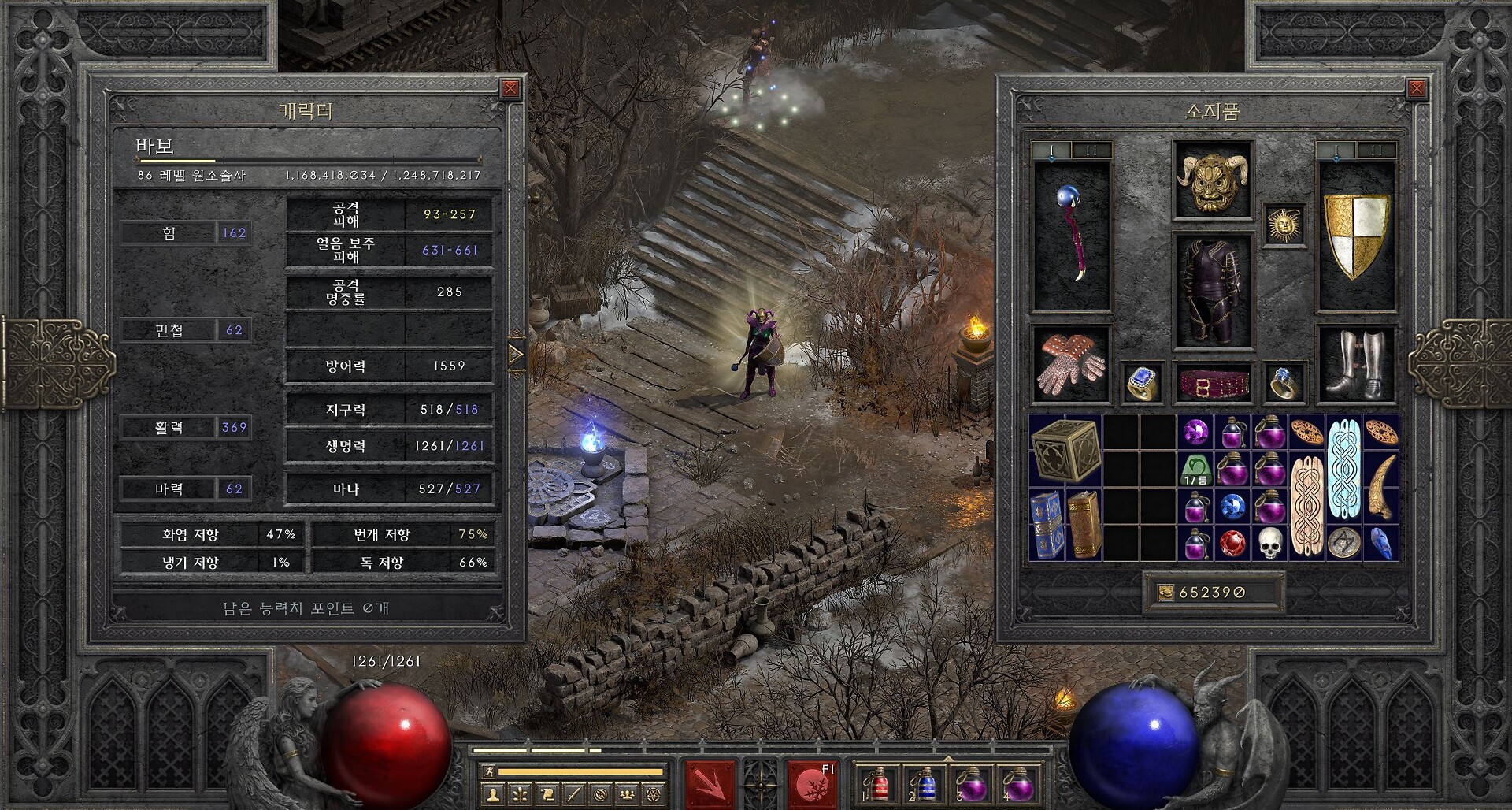Choose the F1 snowflake orb skill
Viewport: 1512px width, 810px height.
pyautogui.click(x=812, y=784)
